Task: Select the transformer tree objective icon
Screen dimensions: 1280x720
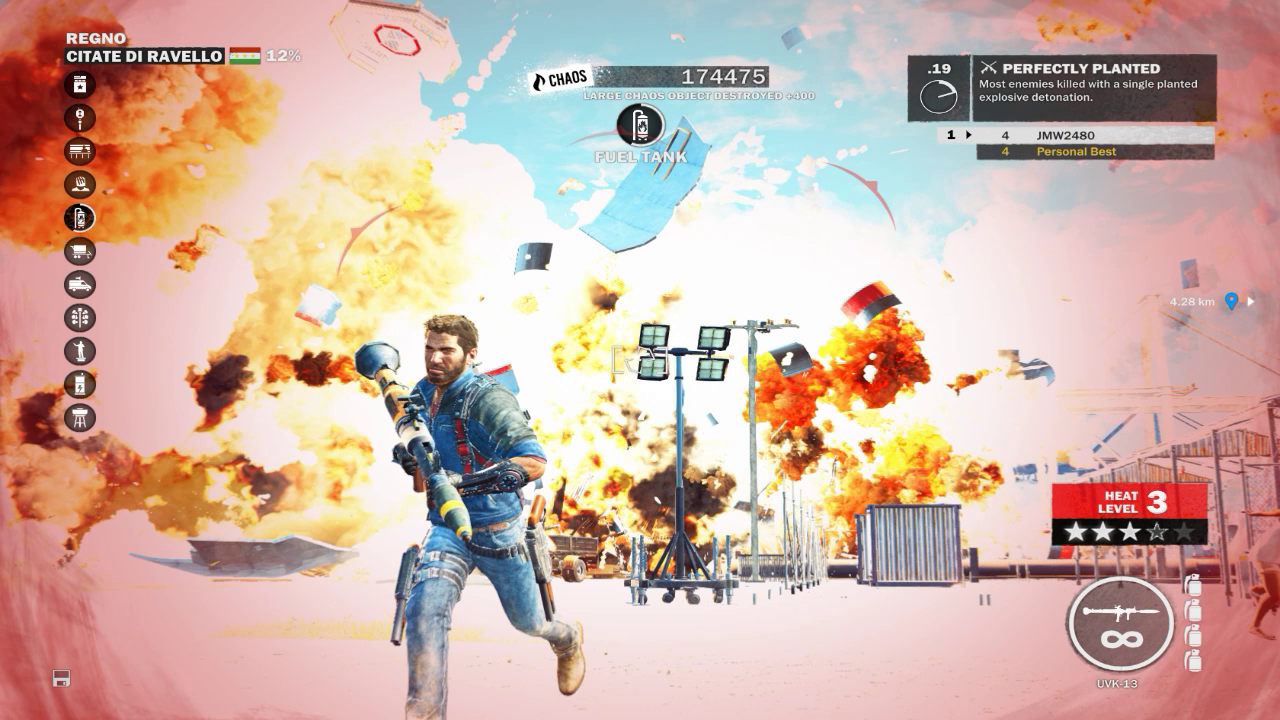Action: tap(80, 317)
